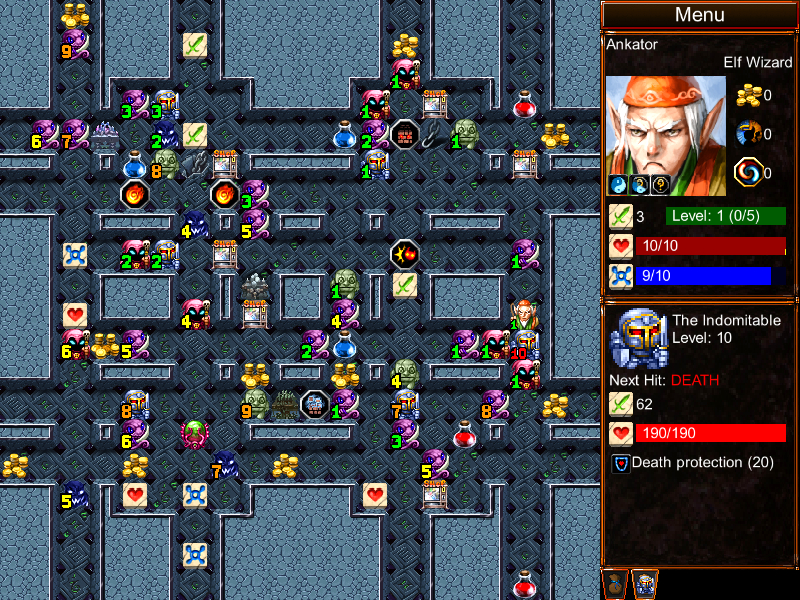This screenshot has width=800, height=600.
Task: Switch to the inventory bag tab
Action: pyautogui.click(x=616, y=582)
